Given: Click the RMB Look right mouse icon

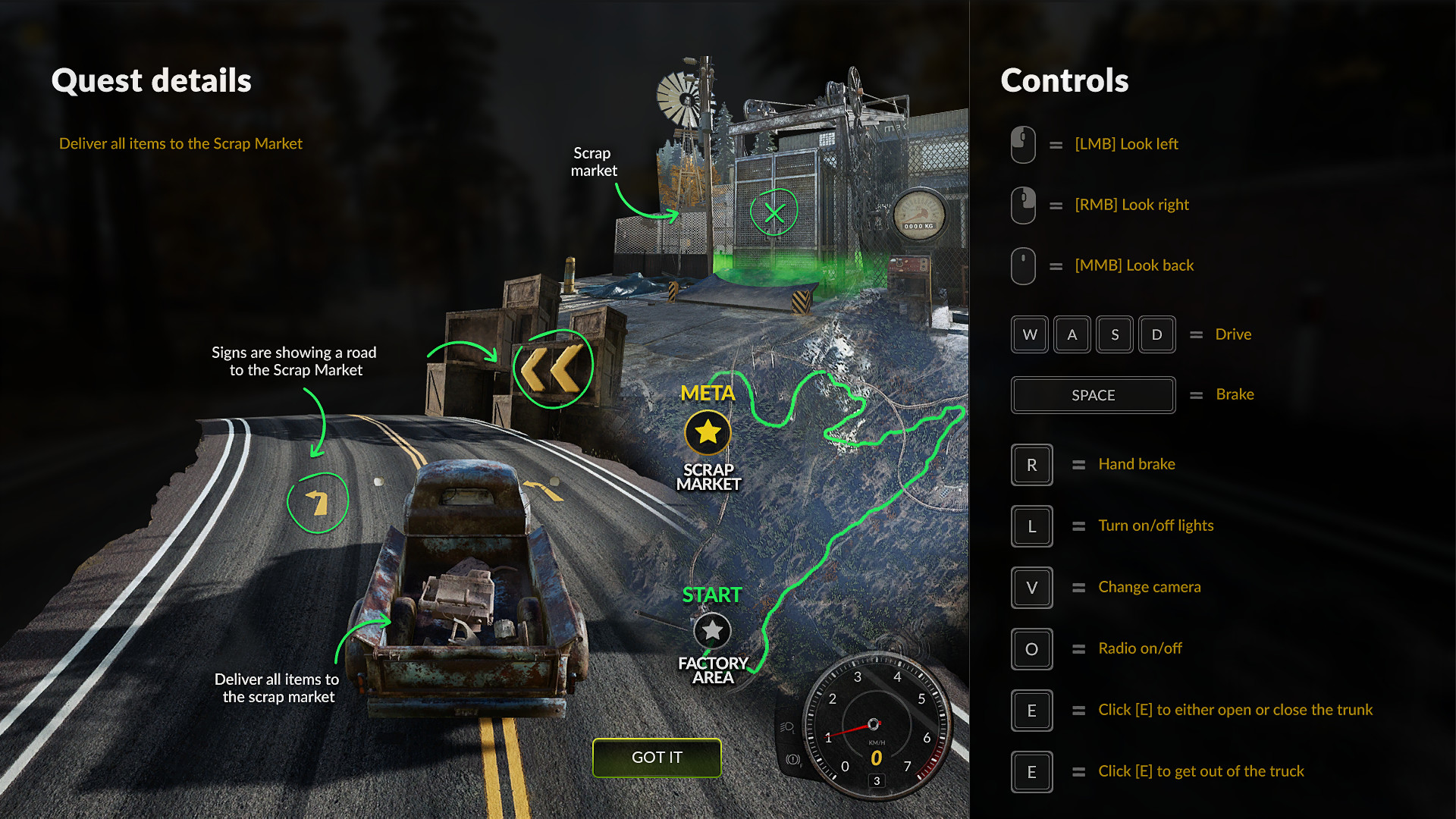Looking at the screenshot, I should (1022, 205).
